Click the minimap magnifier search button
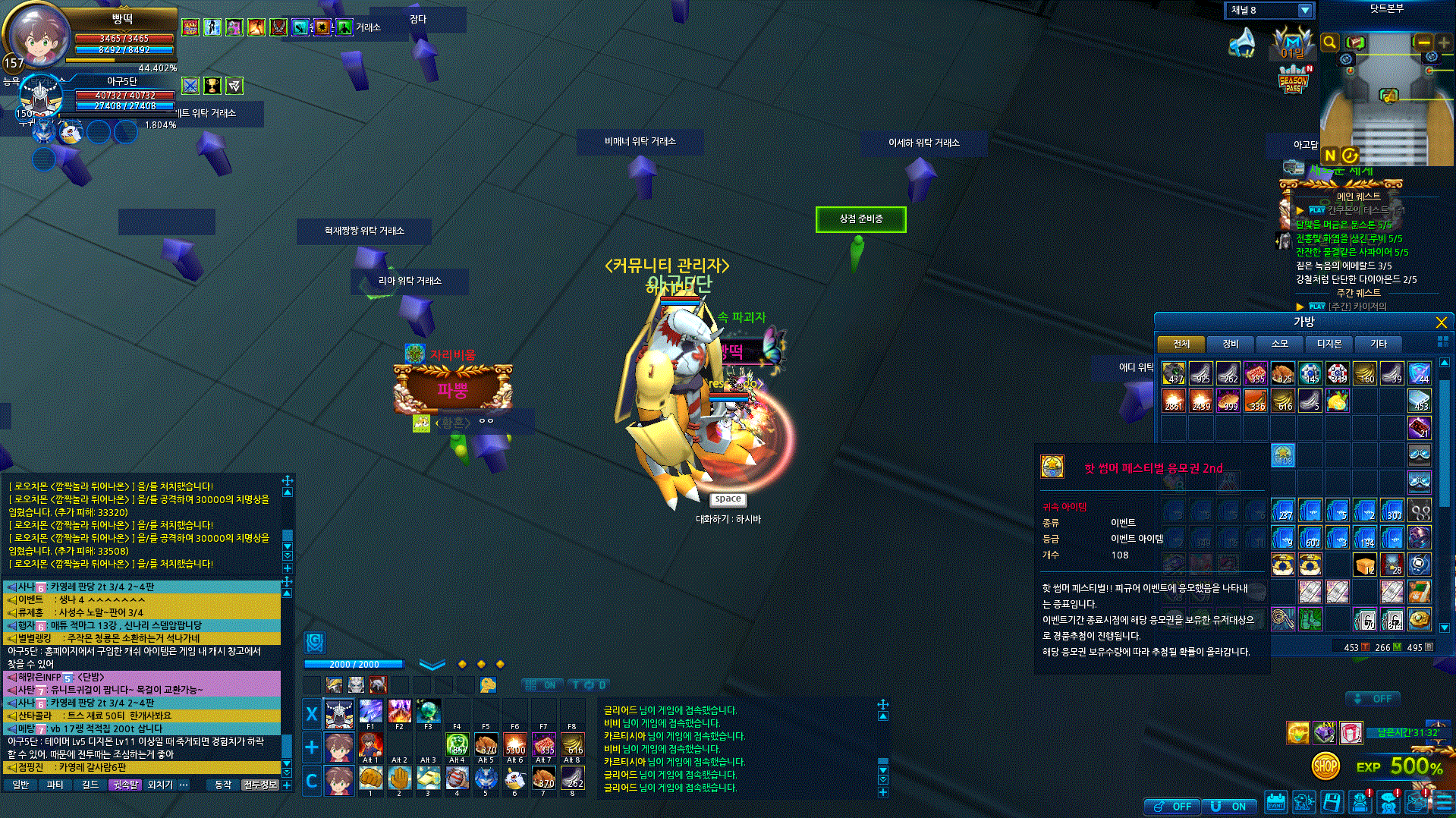Image resolution: width=1456 pixels, height=818 pixels. [1329, 42]
